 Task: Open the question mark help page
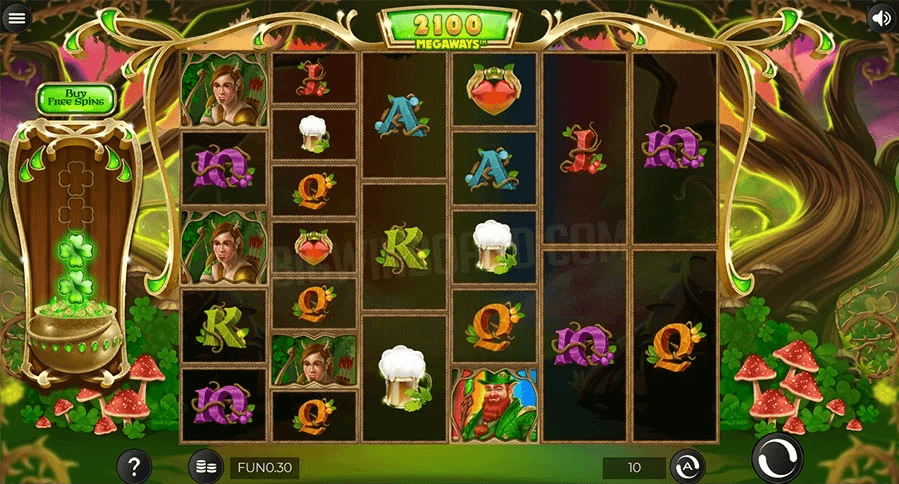134,466
